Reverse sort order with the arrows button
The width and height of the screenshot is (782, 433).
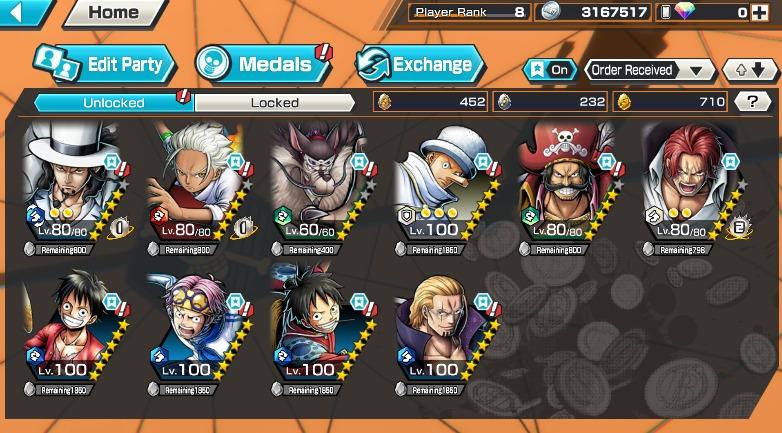[749, 70]
